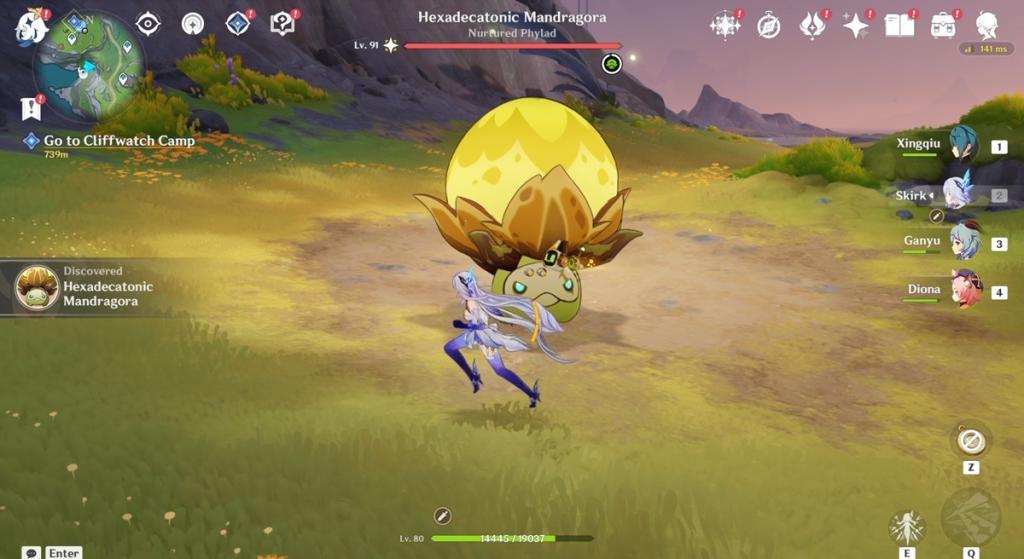This screenshot has width=1024, height=559.
Task: Open the chat speech bubble
Action: click(x=32, y=552)
